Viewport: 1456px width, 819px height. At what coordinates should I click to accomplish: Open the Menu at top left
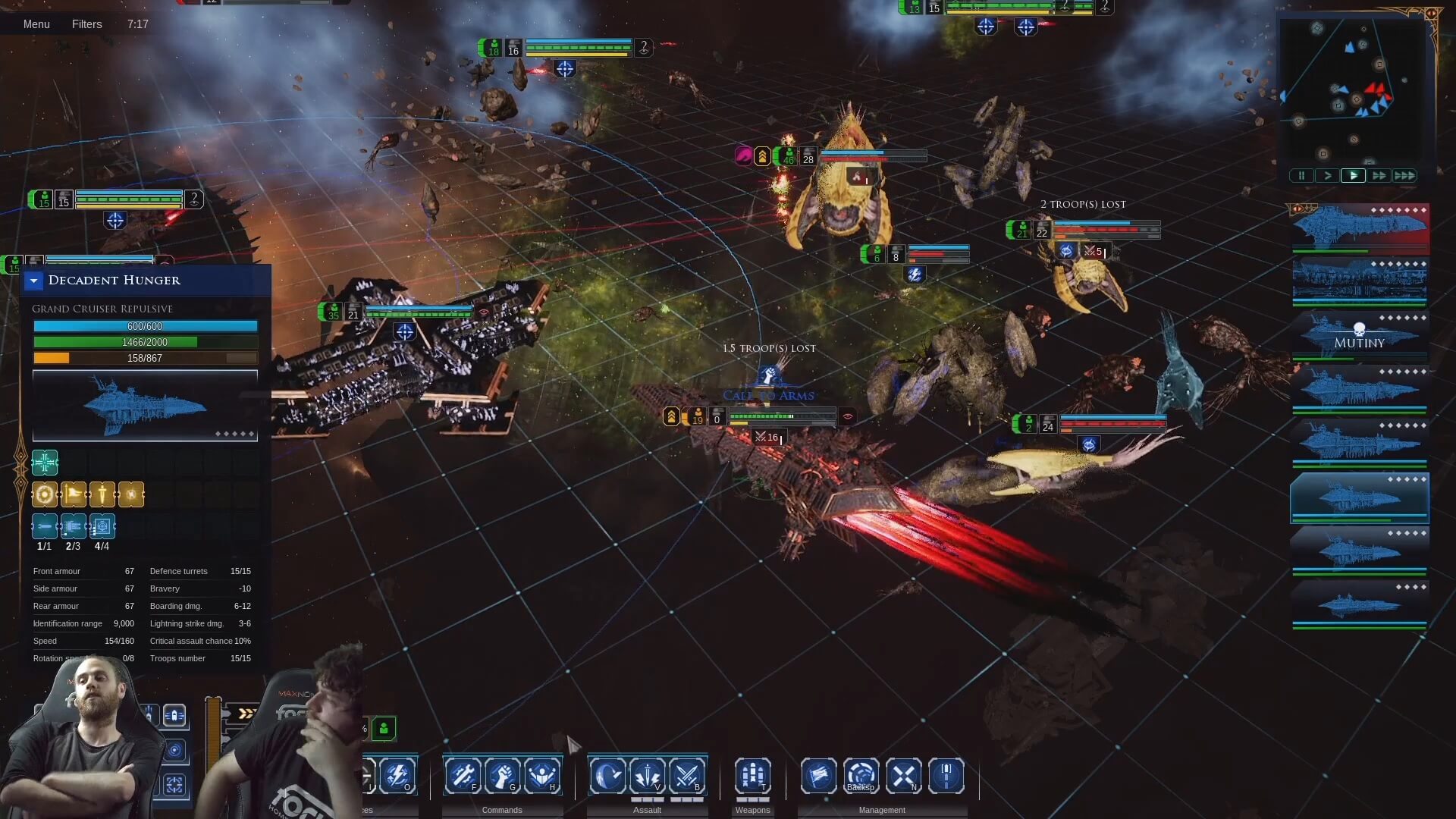[x=36, y=24]
